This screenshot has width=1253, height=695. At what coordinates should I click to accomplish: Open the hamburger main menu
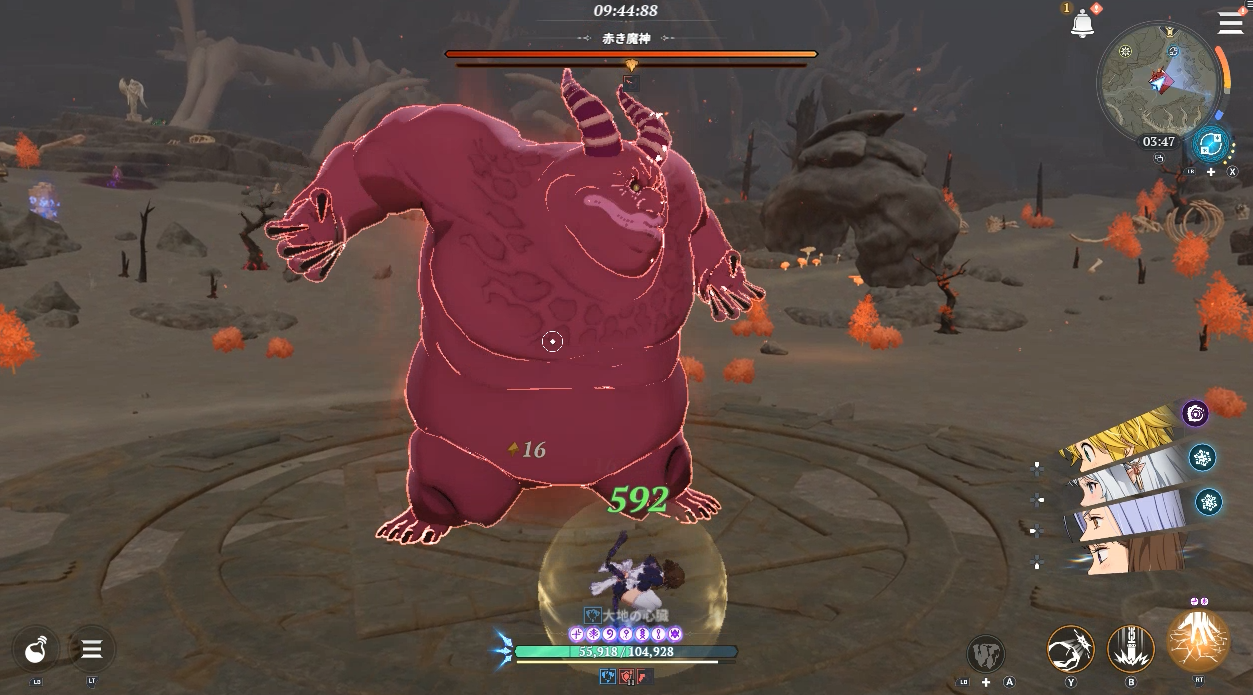pos(1230,23)
